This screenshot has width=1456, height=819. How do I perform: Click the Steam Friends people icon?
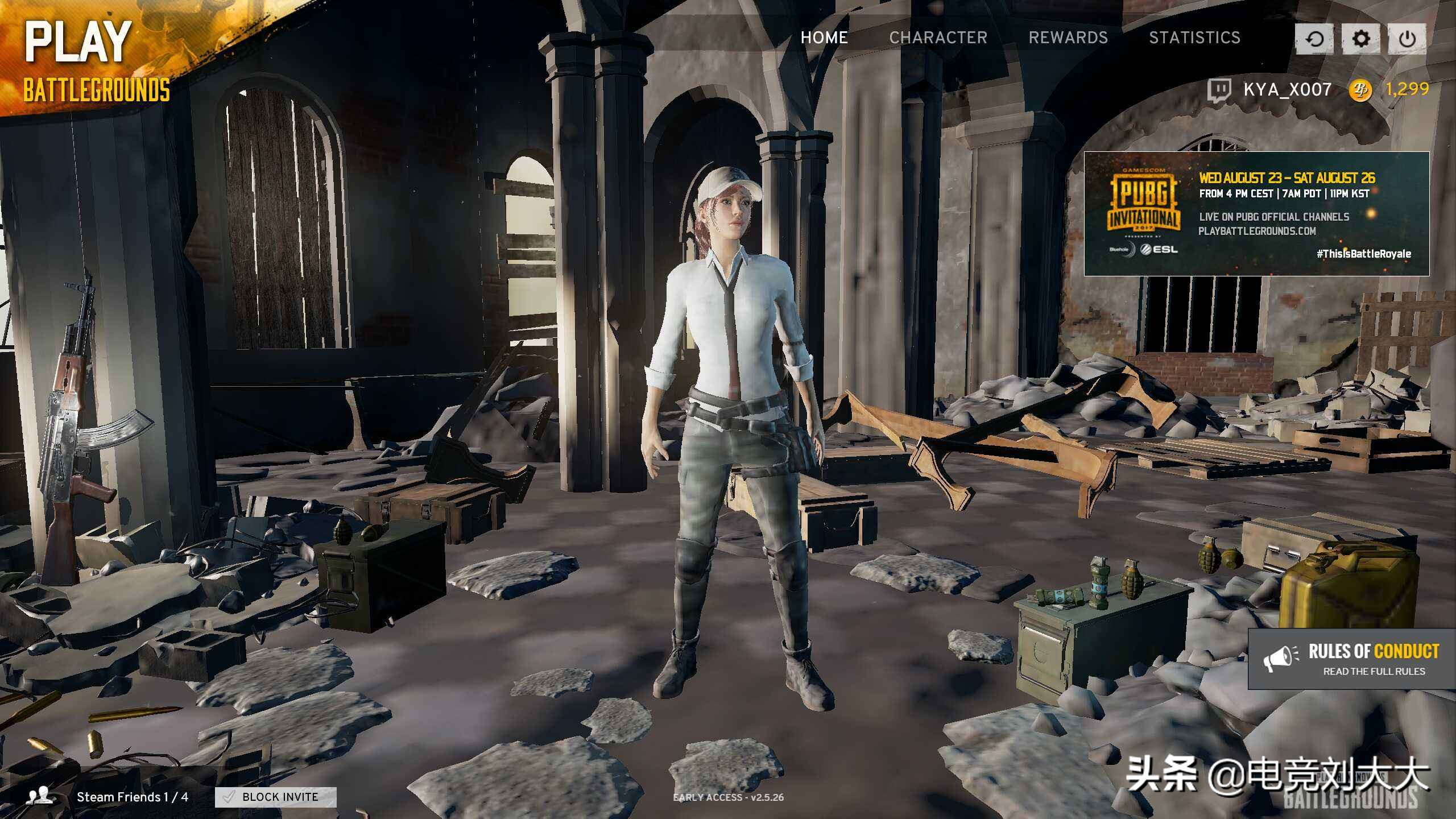(x=41, y=796)
